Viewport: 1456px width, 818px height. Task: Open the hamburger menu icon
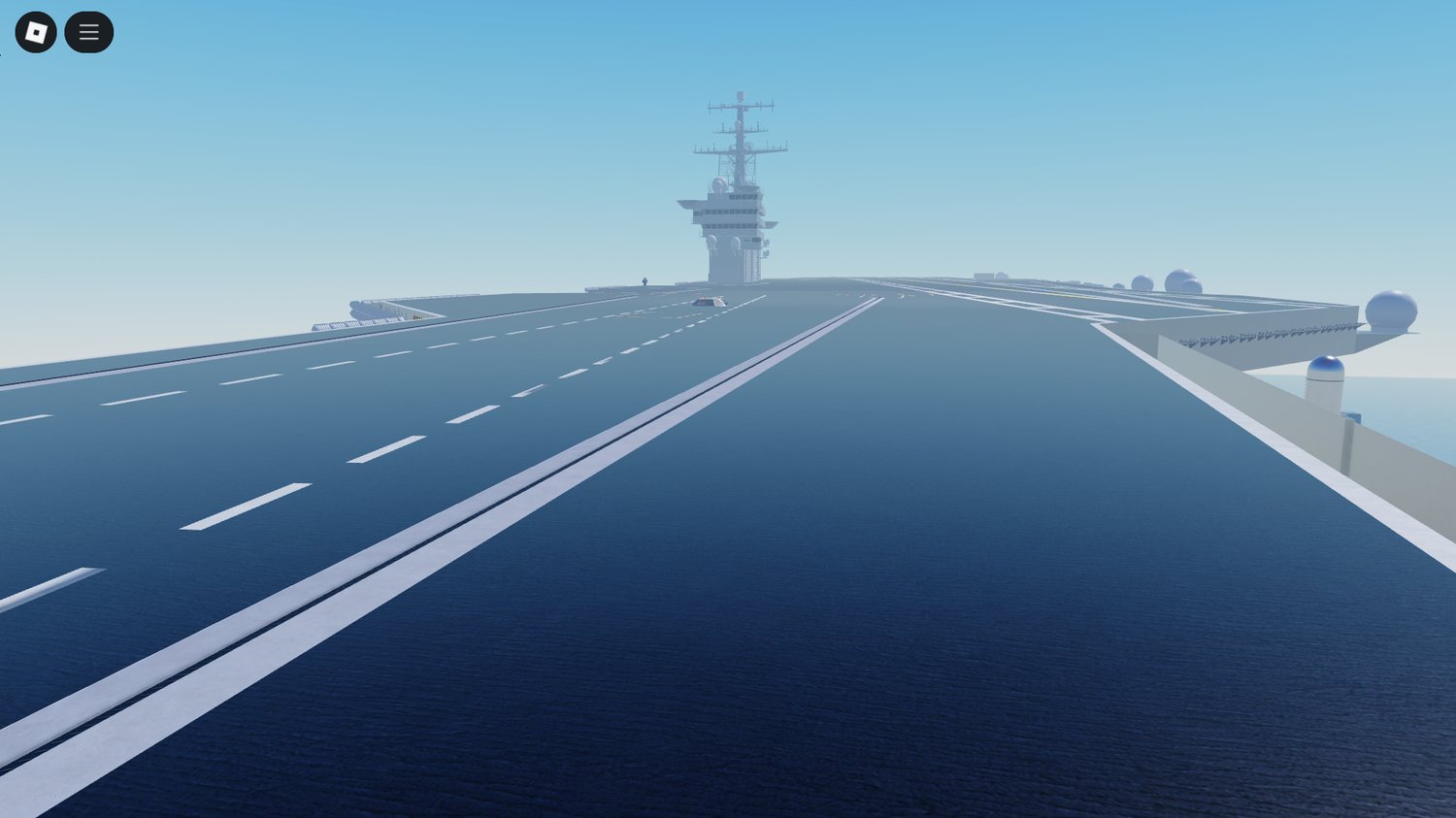(88, 31)
